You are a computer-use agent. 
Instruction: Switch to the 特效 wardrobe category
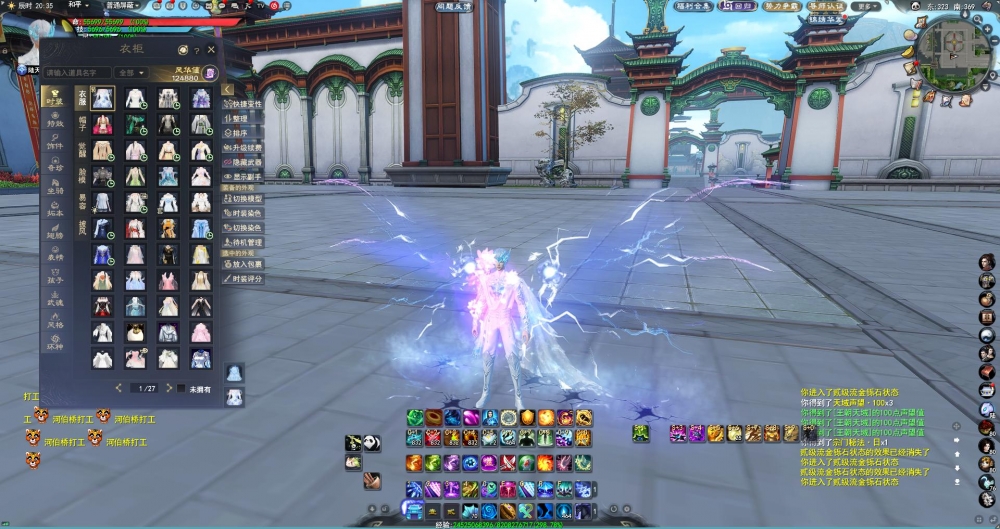tap(55, 122)
